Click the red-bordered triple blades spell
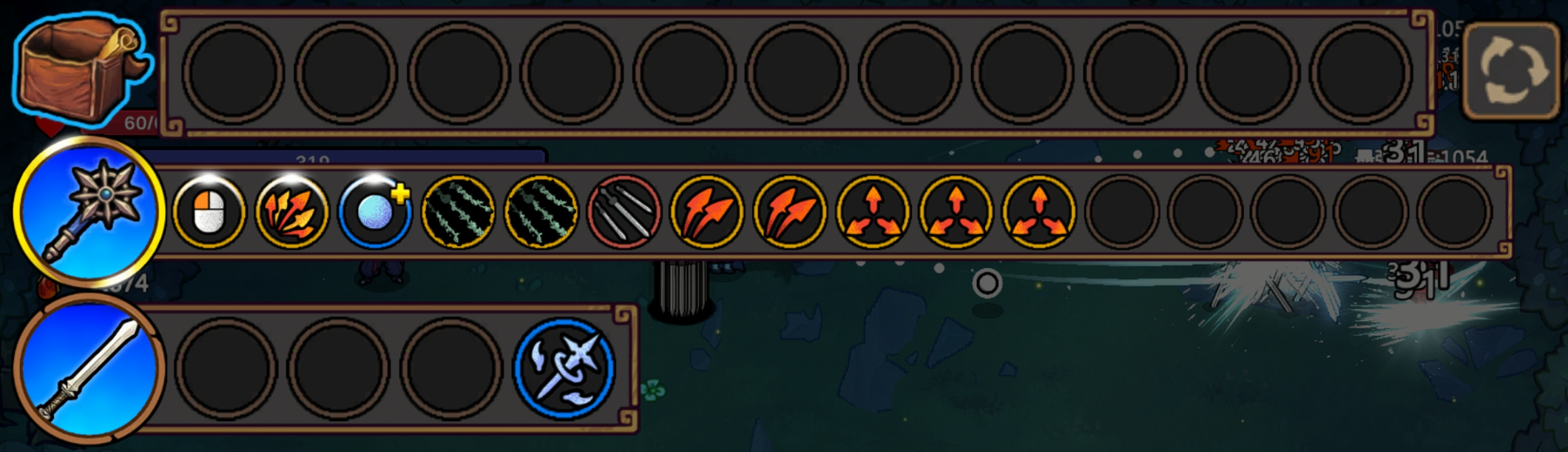Screen dimensions: 1568x452 tap(624, 212)
